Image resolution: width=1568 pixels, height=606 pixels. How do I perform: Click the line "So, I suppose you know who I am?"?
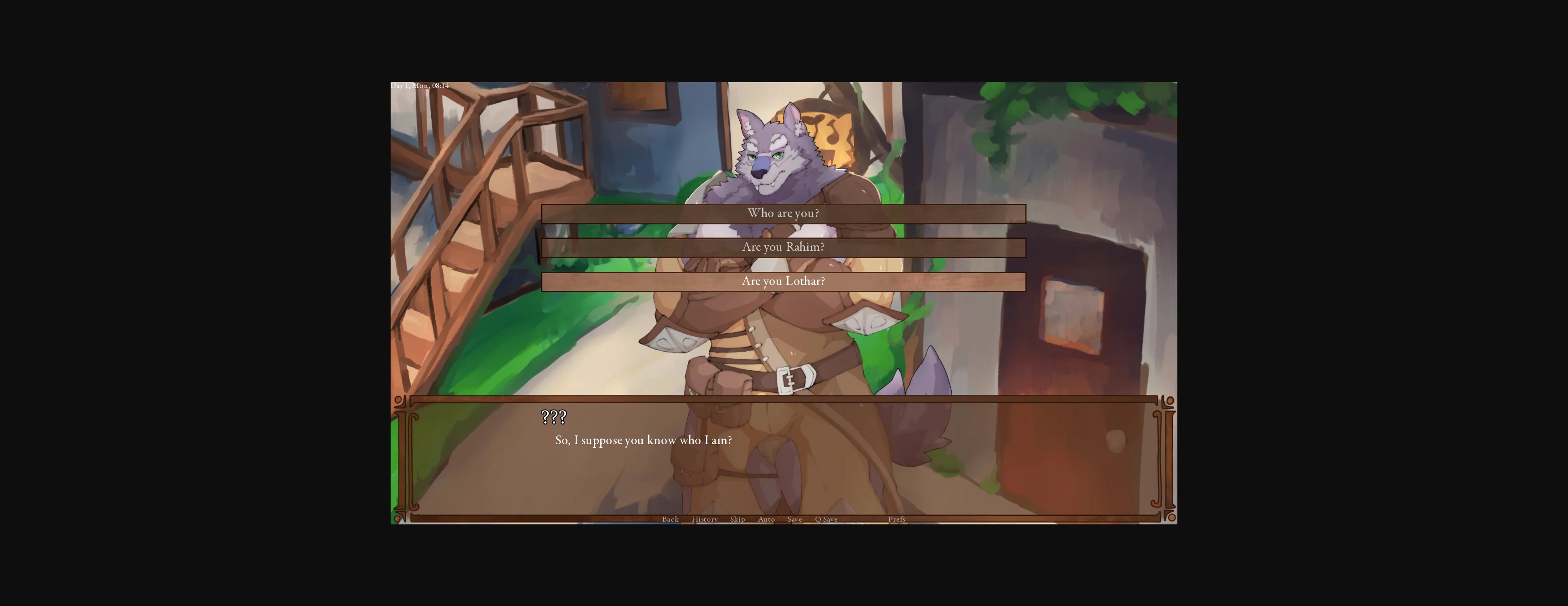tap(644, 440)
